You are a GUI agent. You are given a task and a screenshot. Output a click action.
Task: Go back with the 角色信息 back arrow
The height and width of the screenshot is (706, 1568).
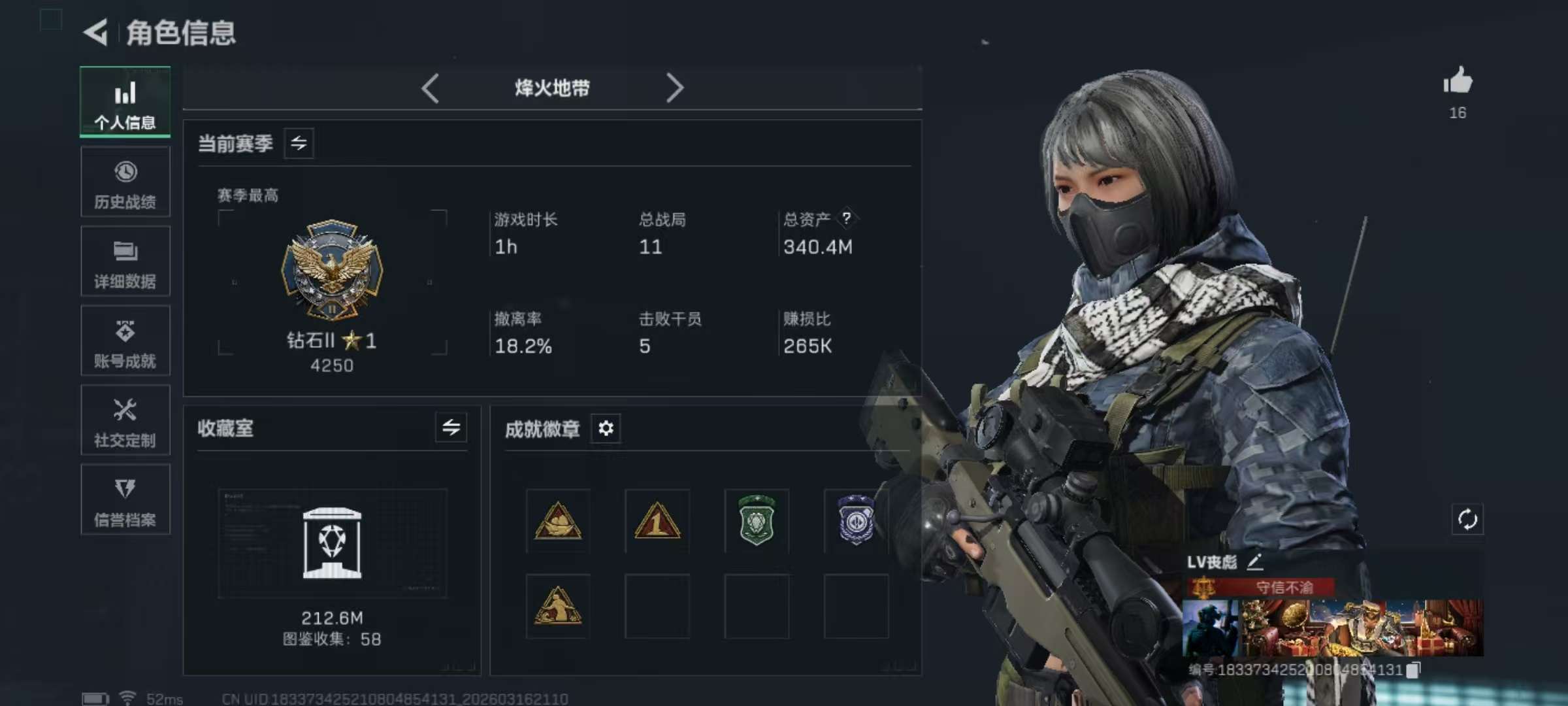click(95, 34)
